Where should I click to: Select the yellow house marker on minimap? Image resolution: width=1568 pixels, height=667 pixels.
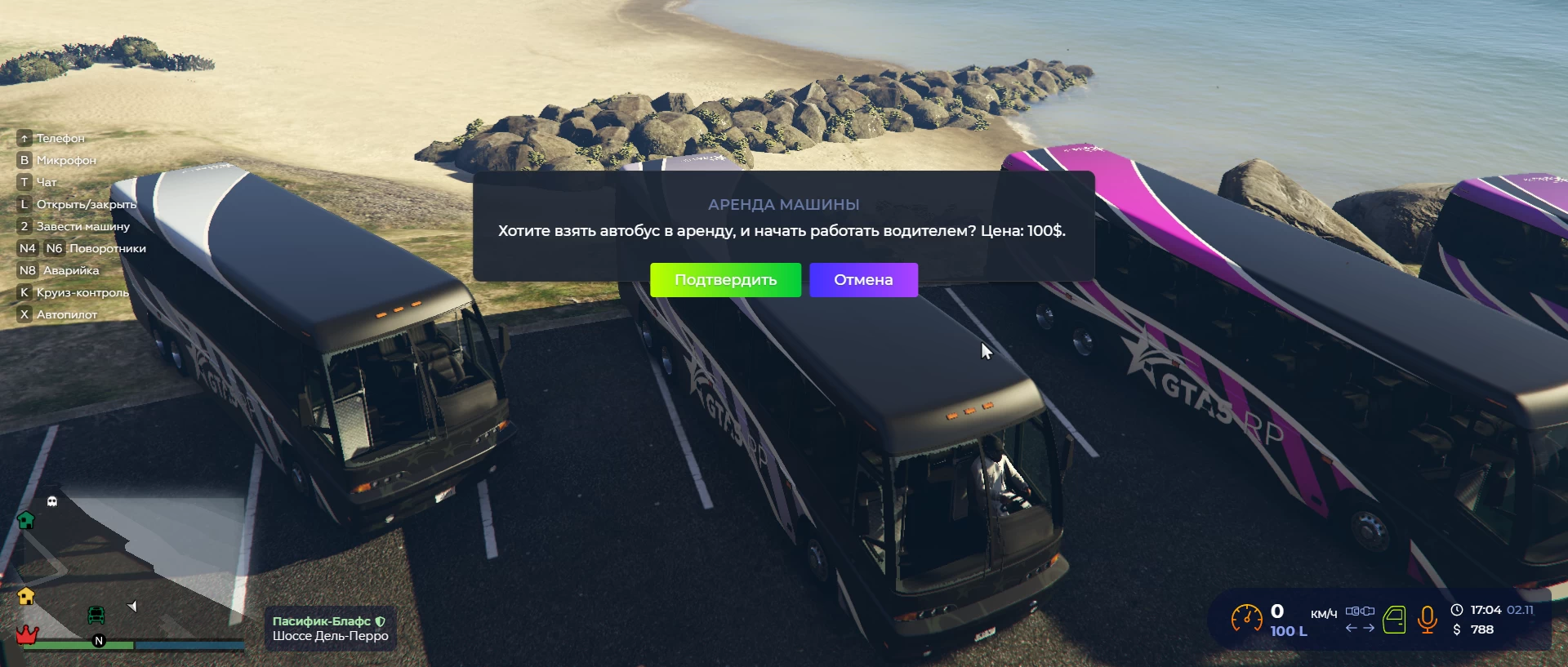pyautogui.click(x=26, y=596)
